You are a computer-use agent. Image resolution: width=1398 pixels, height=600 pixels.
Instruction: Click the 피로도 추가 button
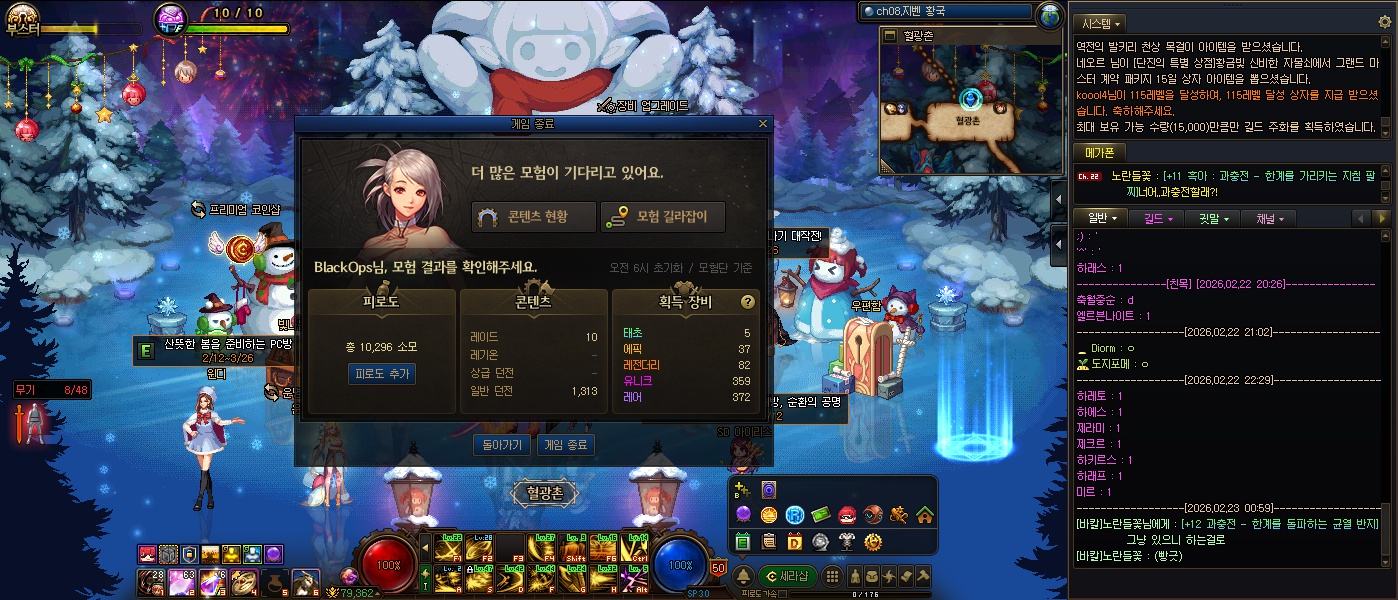pos(381,373)
